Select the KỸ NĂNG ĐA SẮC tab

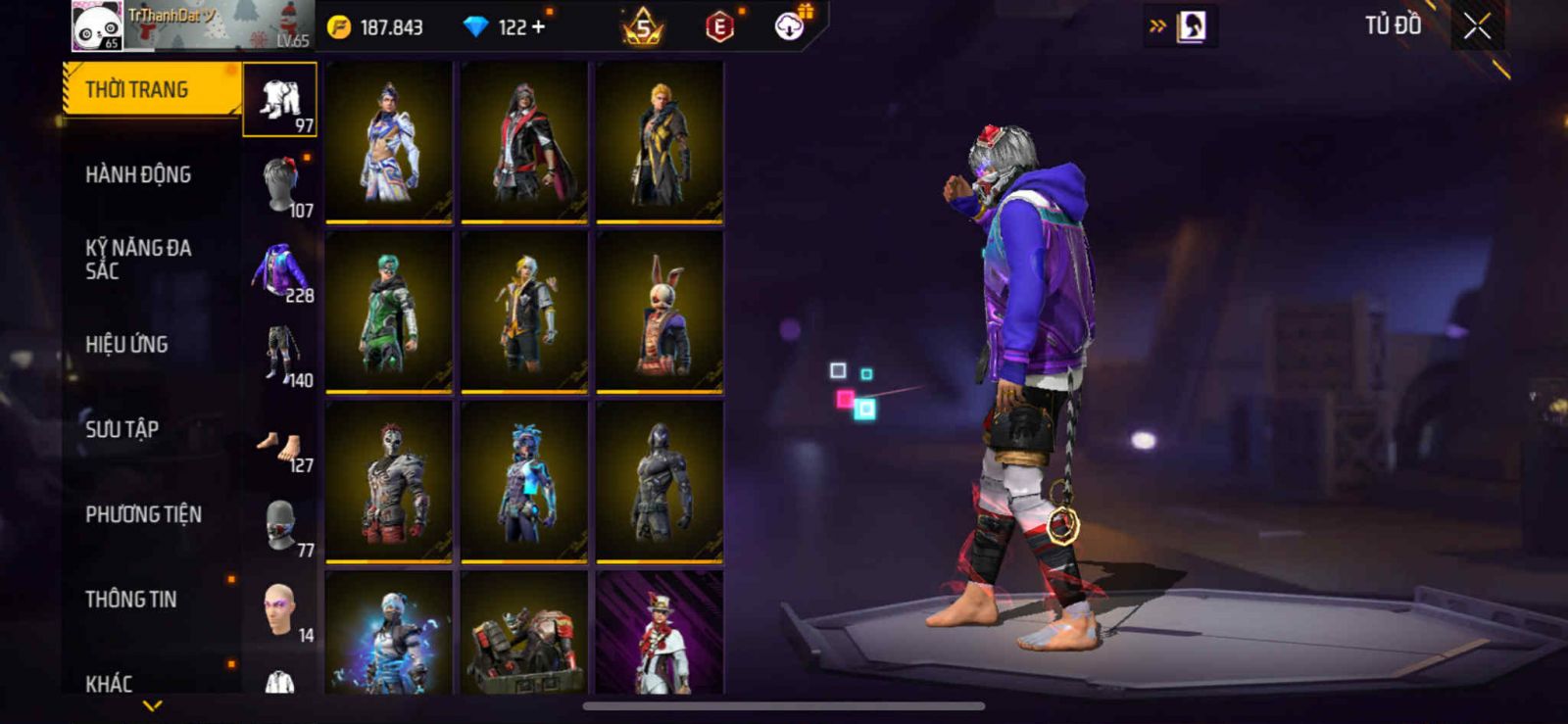138,260
